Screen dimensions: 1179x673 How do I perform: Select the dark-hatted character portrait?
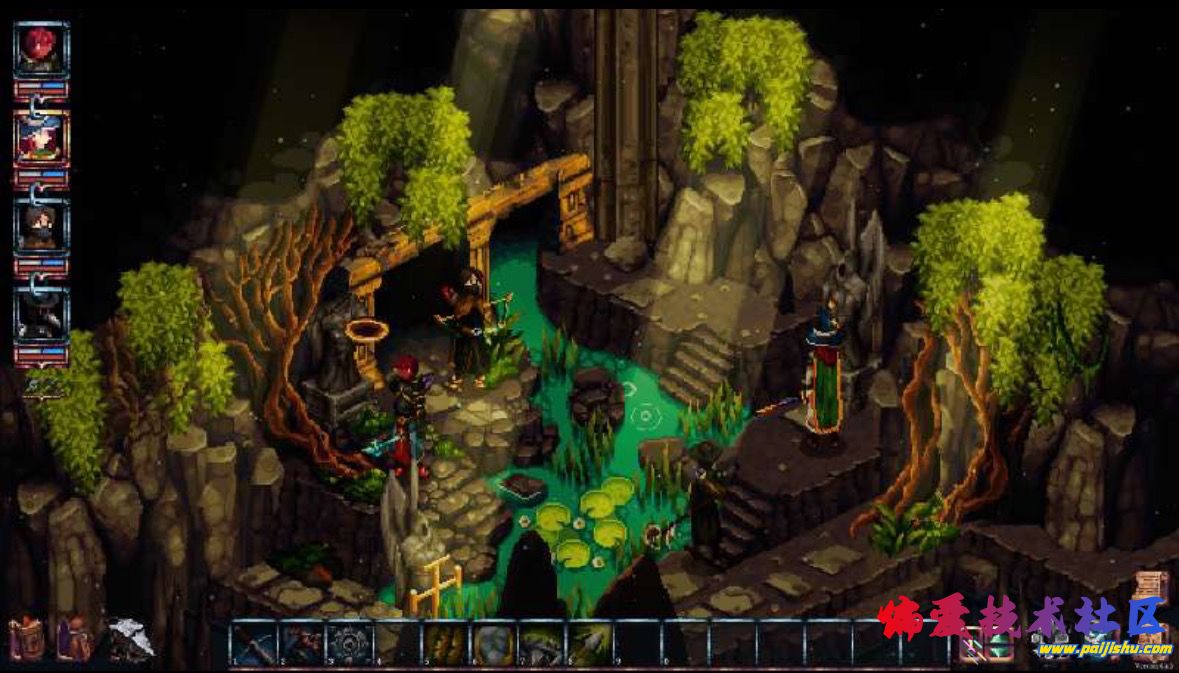(41, 314)
